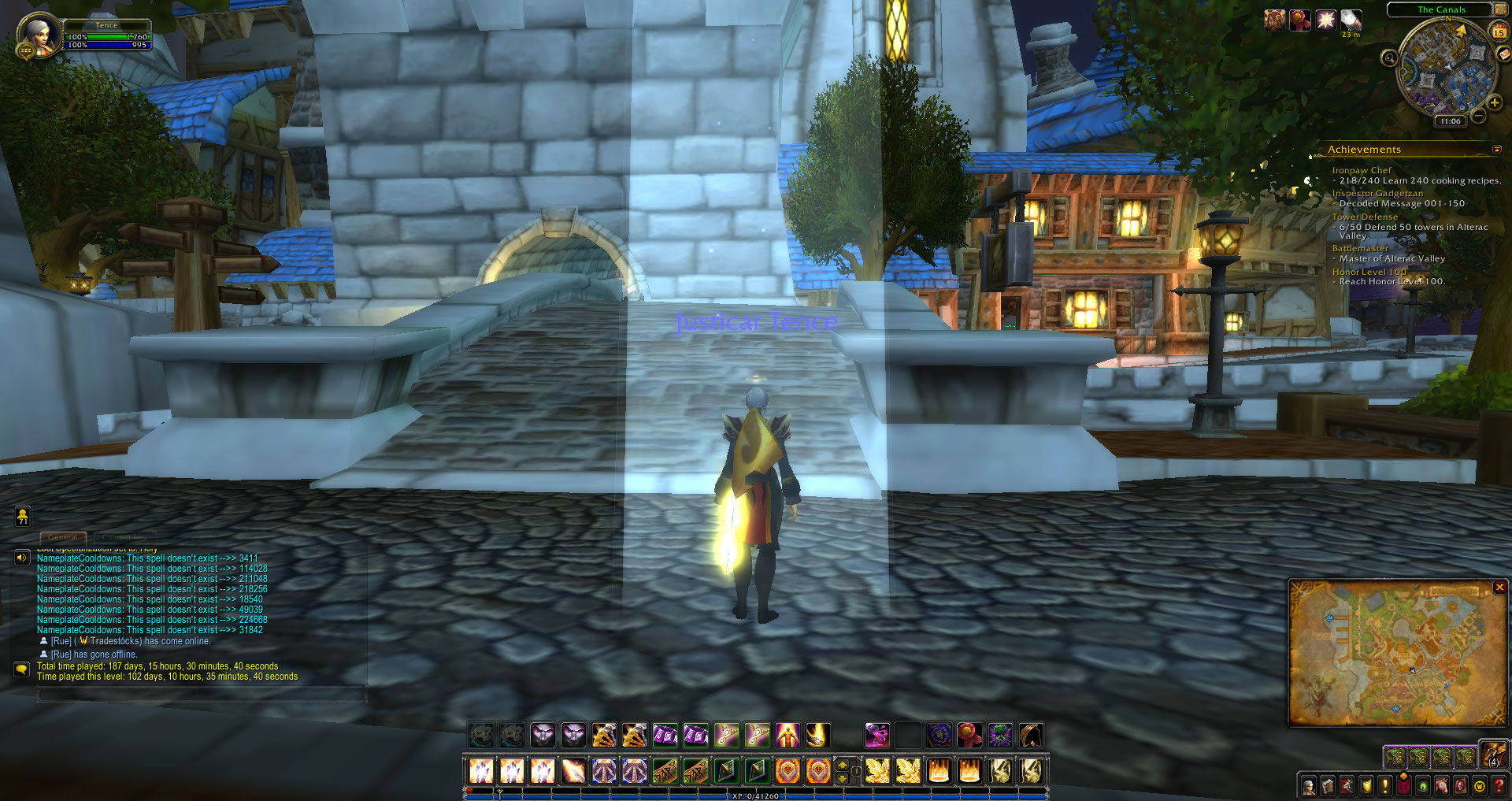Page the action bar up
This screenshot has height=801, width=1512.
(842, 763)
